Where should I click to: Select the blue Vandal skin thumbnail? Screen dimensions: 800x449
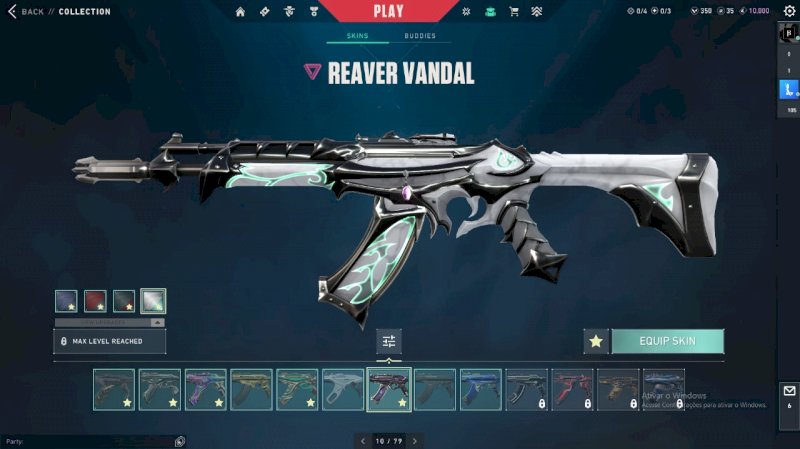coord(480,390)
